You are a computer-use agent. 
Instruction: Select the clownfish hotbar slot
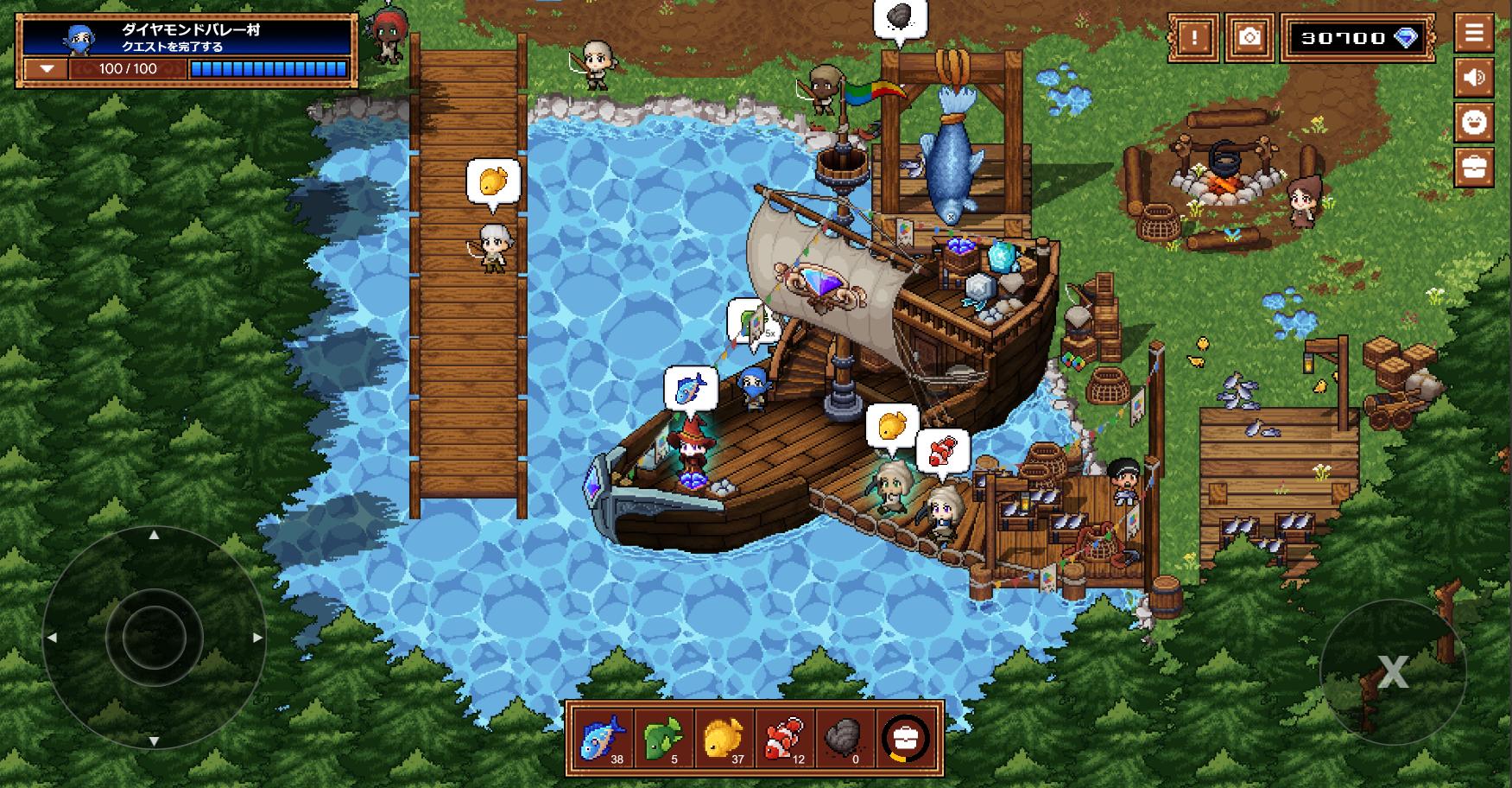point(785,739)
